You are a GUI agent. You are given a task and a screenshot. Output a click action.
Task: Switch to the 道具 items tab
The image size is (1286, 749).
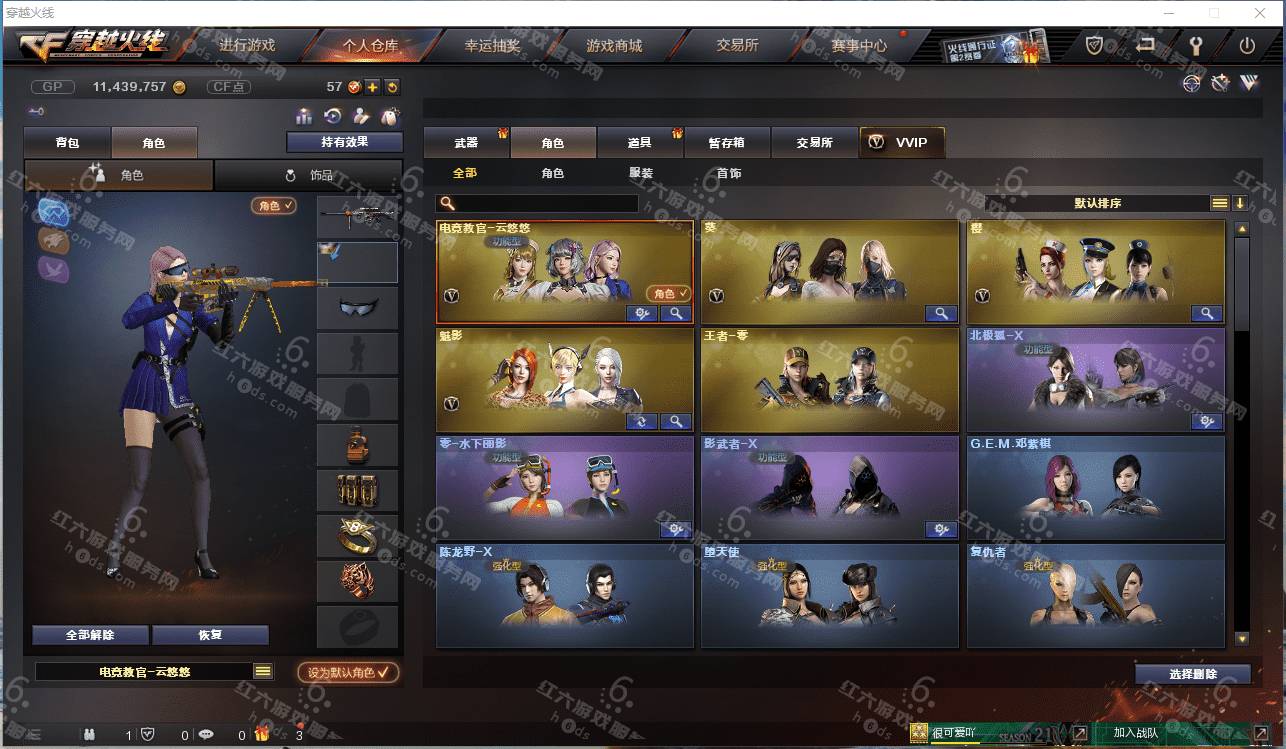[x=640, y=143]
